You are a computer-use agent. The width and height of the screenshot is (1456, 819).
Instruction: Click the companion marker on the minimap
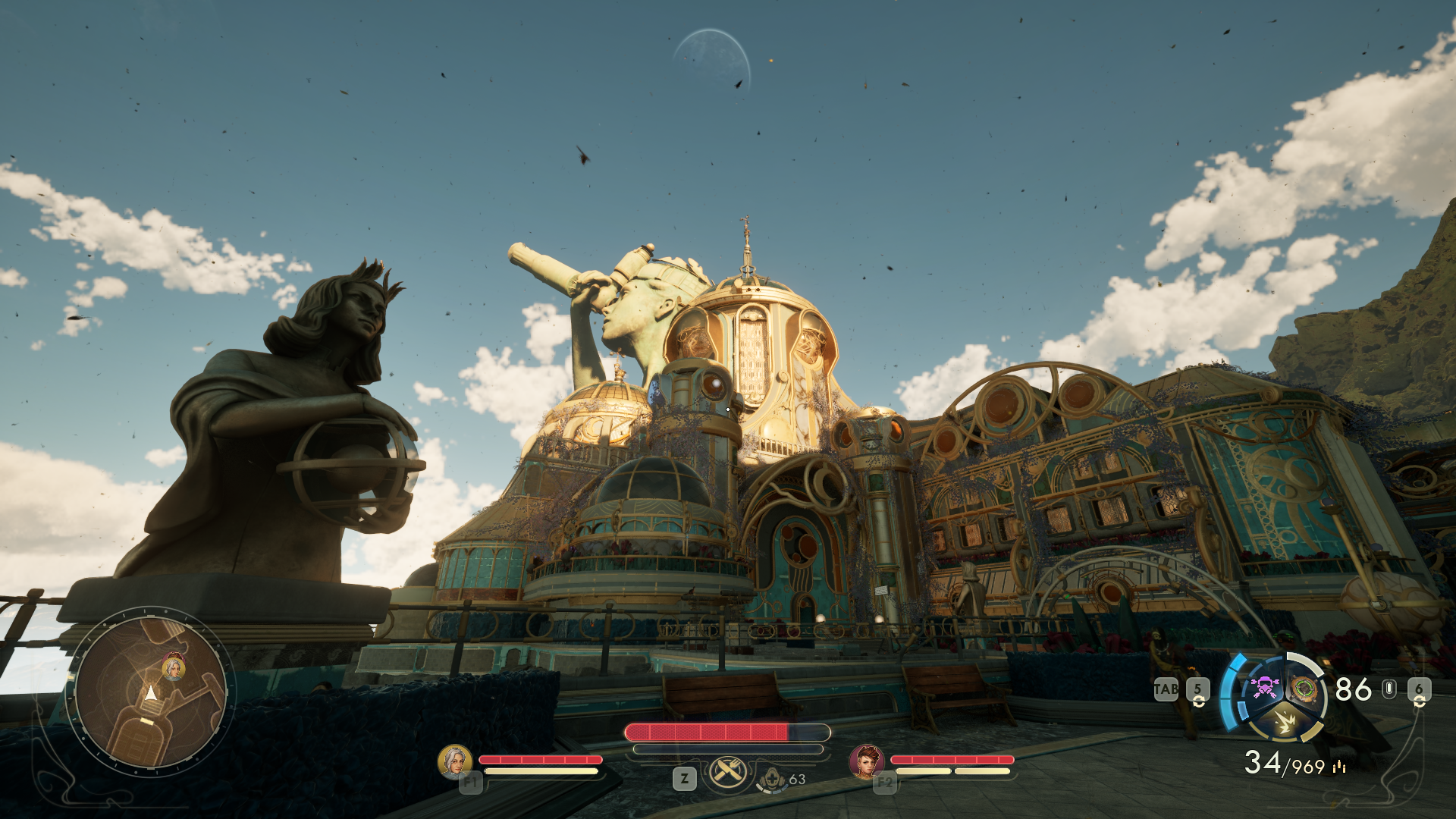click(x=174, y=668)
